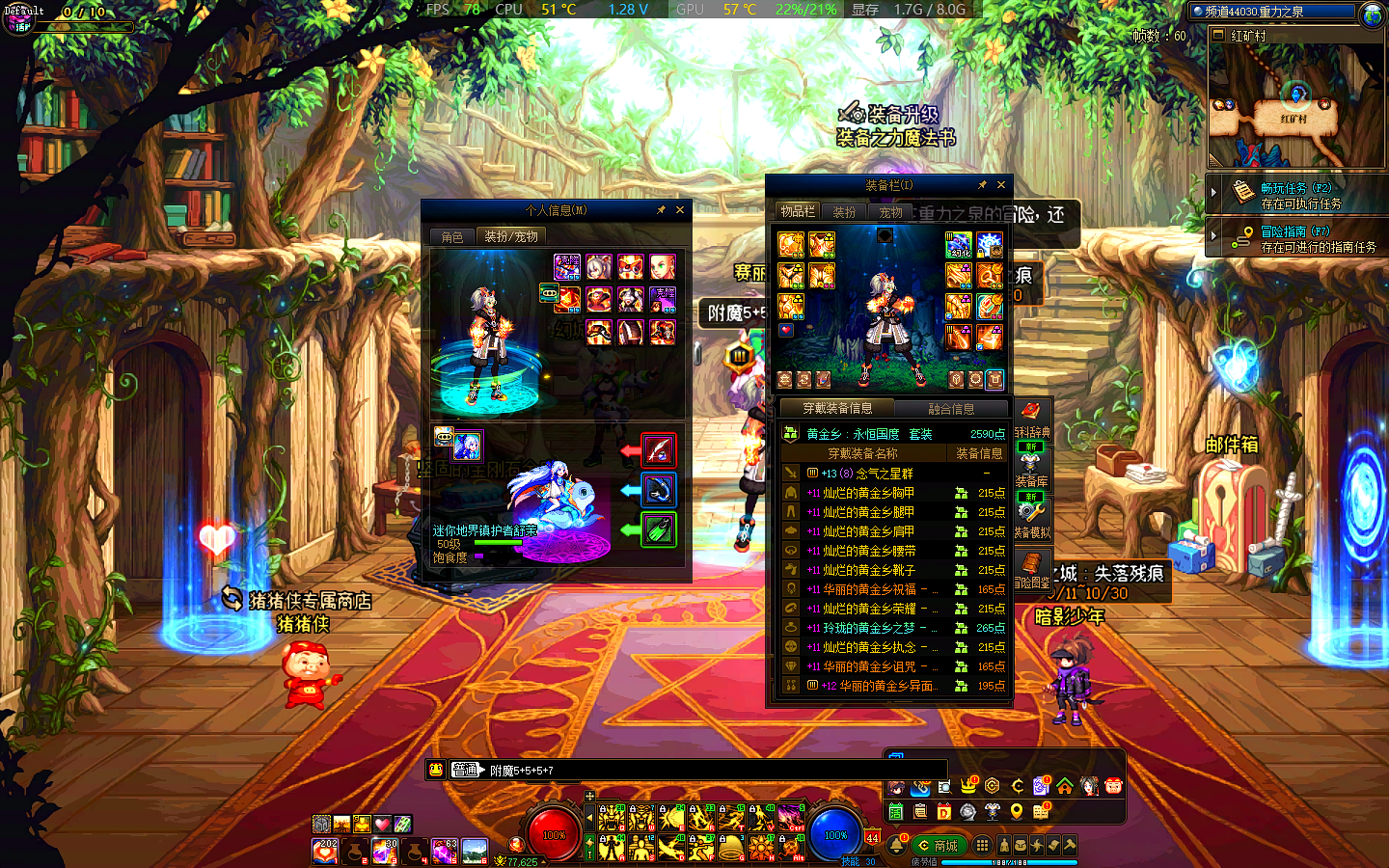Open the 装扮 tab in equipment window
The width and height of the screenshot is (1389, 868).
844,212
